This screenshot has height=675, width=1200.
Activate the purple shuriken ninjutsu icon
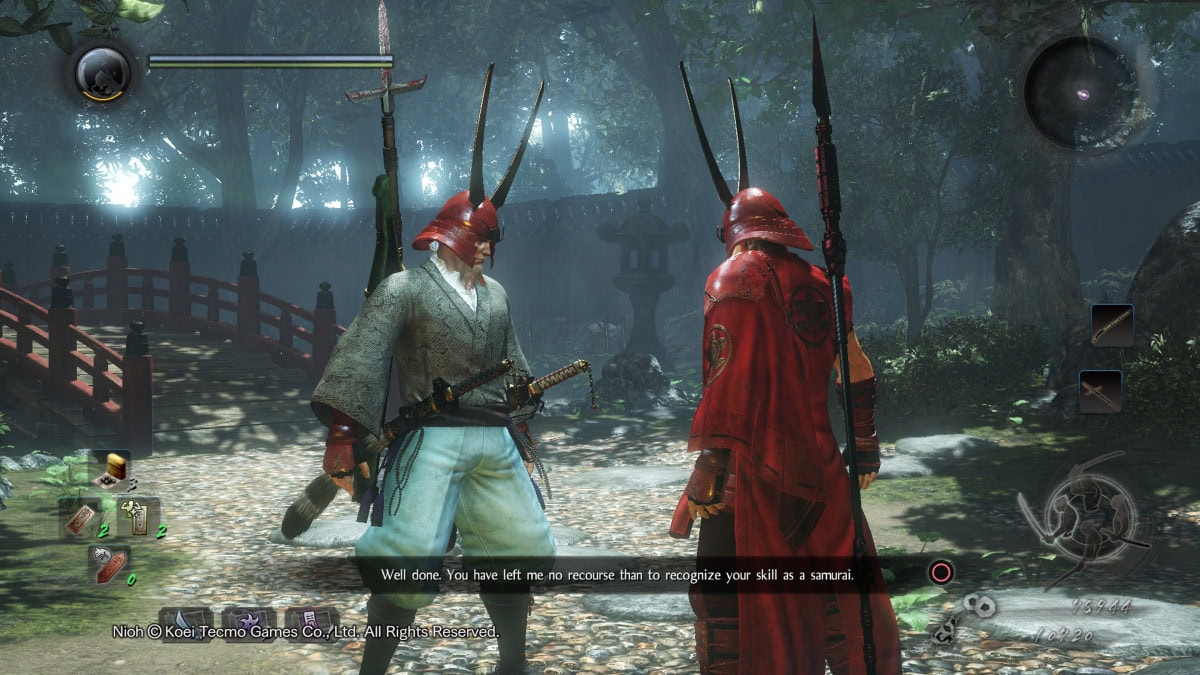pos(249,622)
